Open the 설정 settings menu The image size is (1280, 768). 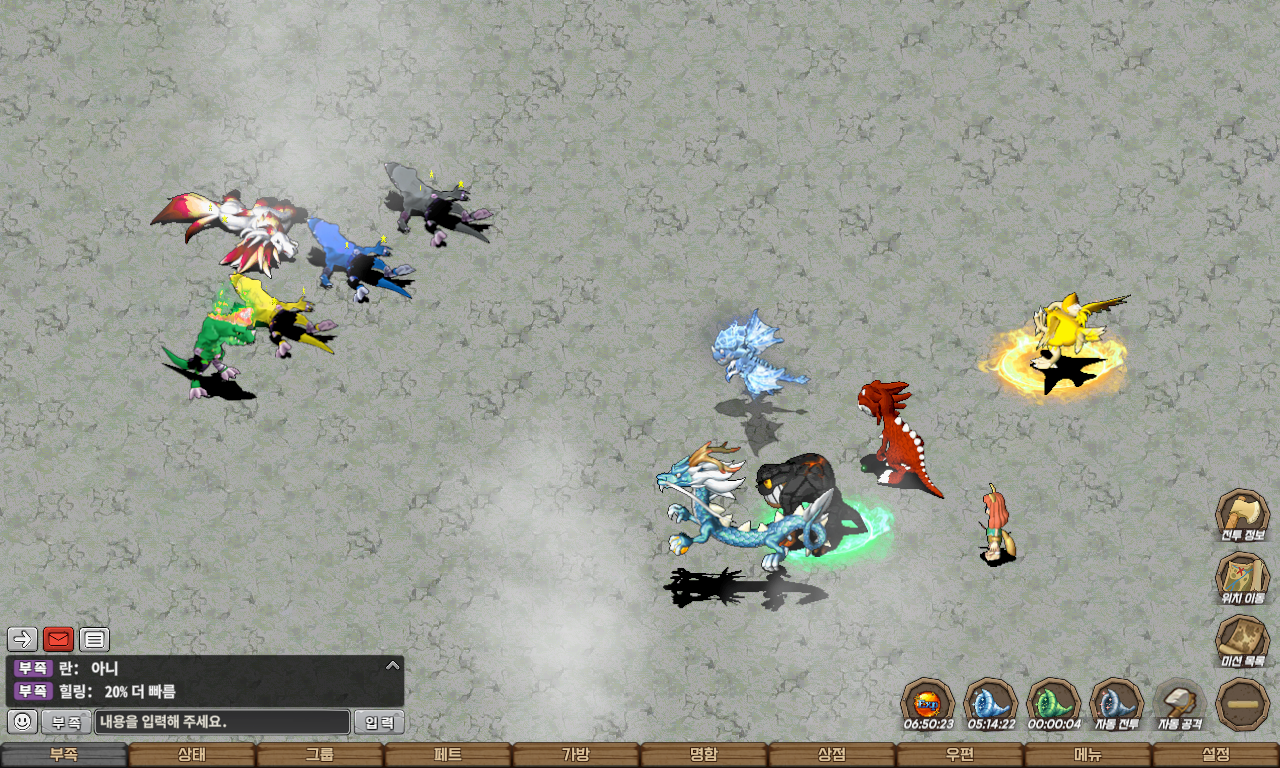[x=1216, y=755]
